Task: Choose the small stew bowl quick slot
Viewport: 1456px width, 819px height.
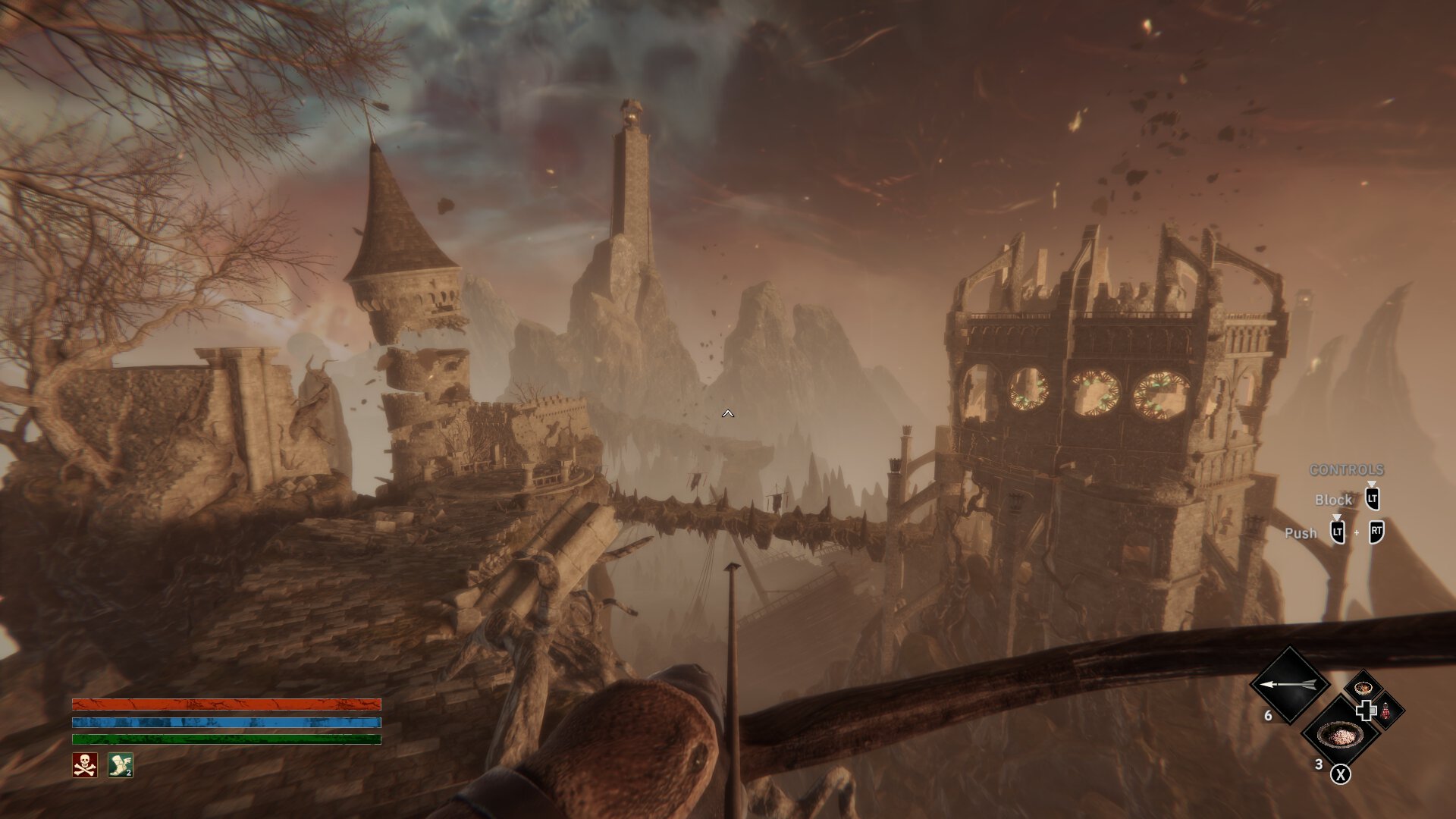Action: click(1363, 689)
